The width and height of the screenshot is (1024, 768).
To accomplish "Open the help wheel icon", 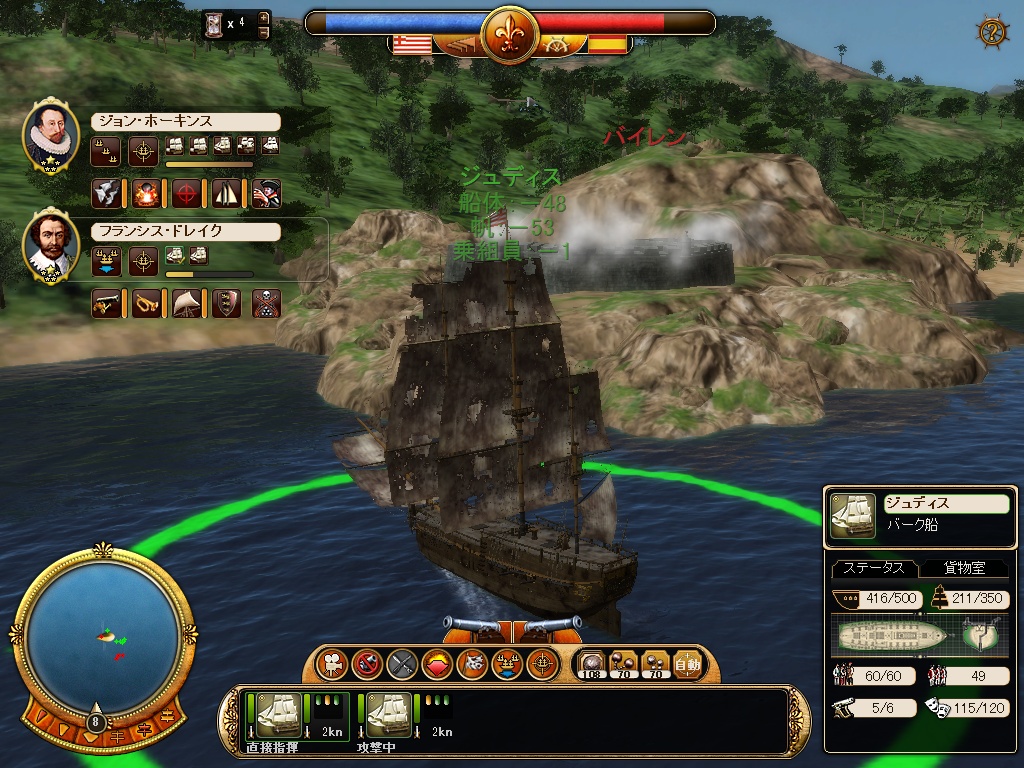I will [991, 31].
